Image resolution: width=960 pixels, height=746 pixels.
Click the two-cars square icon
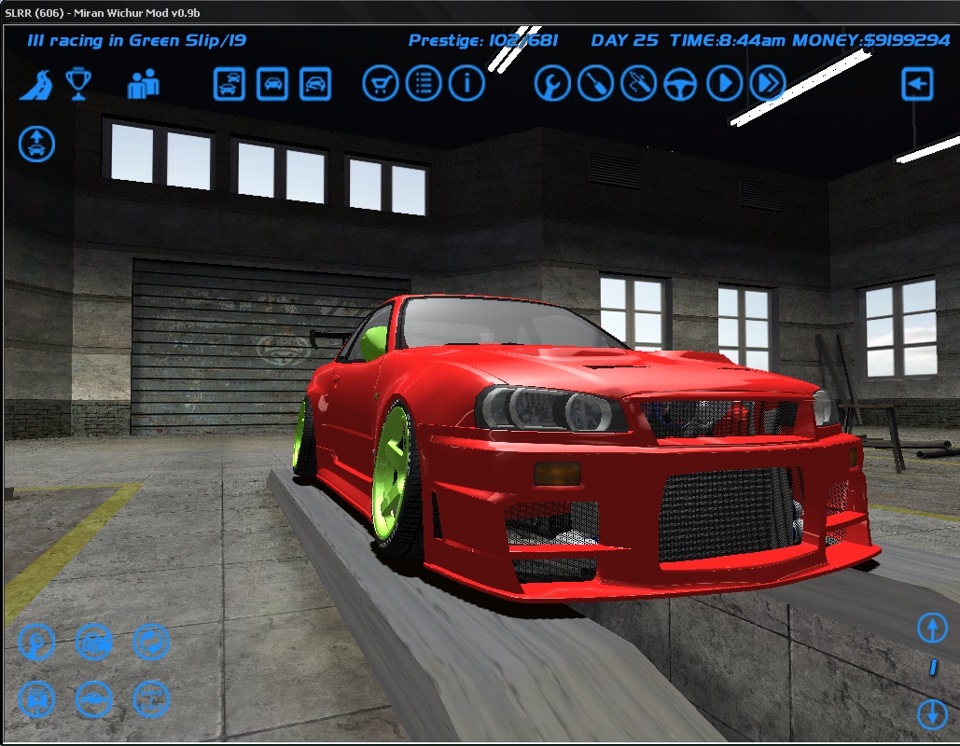229,84
